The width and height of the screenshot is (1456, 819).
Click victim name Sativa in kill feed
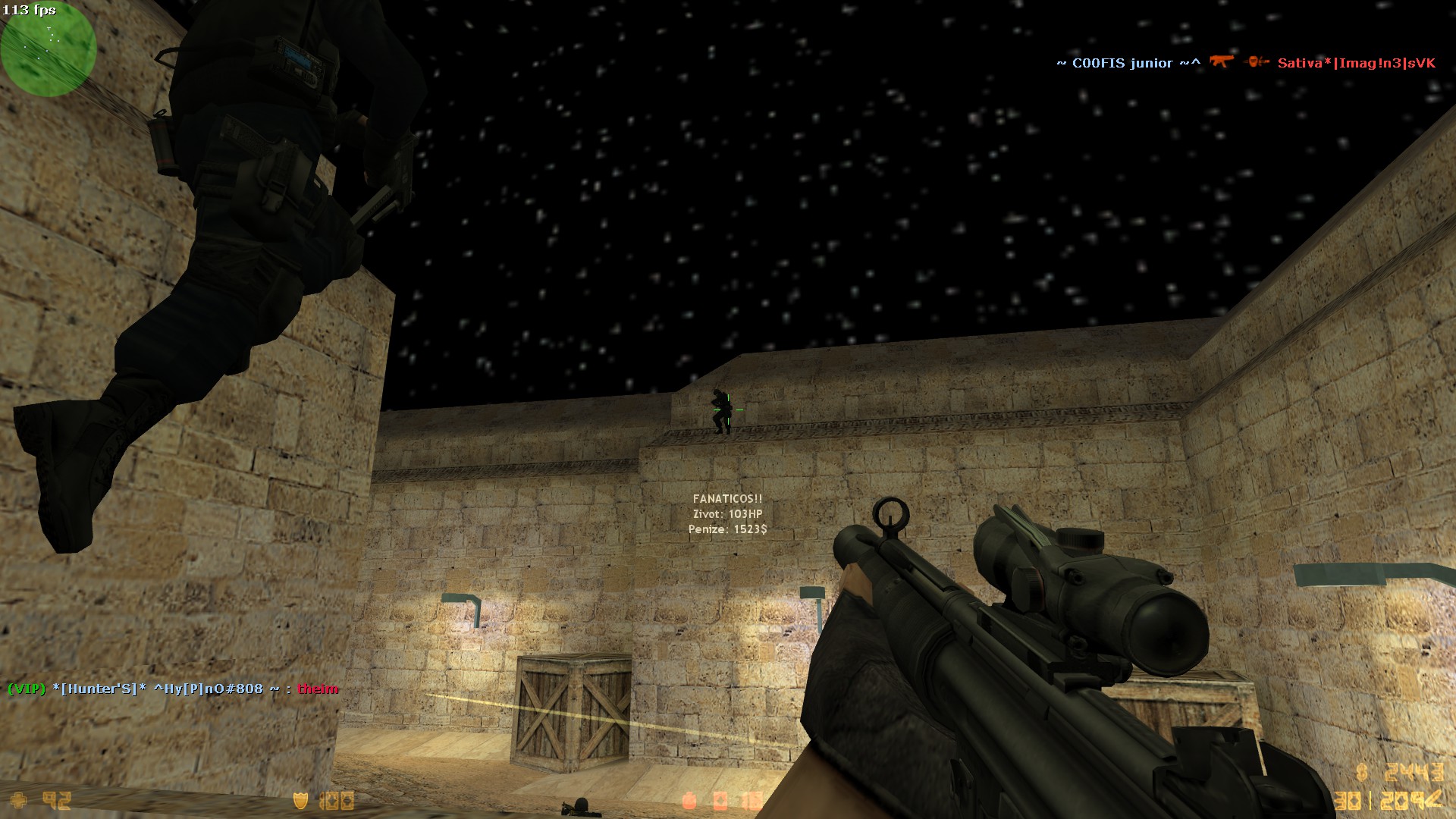1356,63
